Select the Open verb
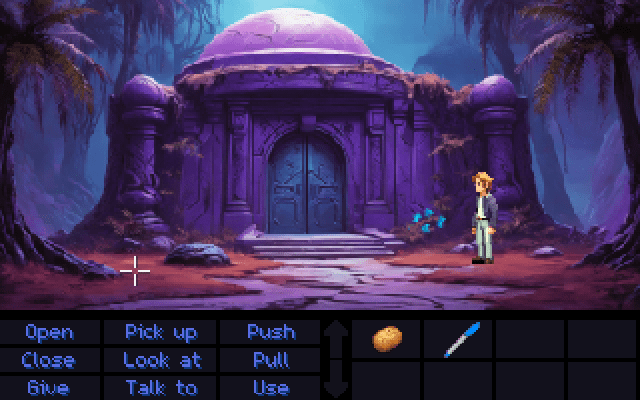640x400 pixels. [x=48, y=332]
